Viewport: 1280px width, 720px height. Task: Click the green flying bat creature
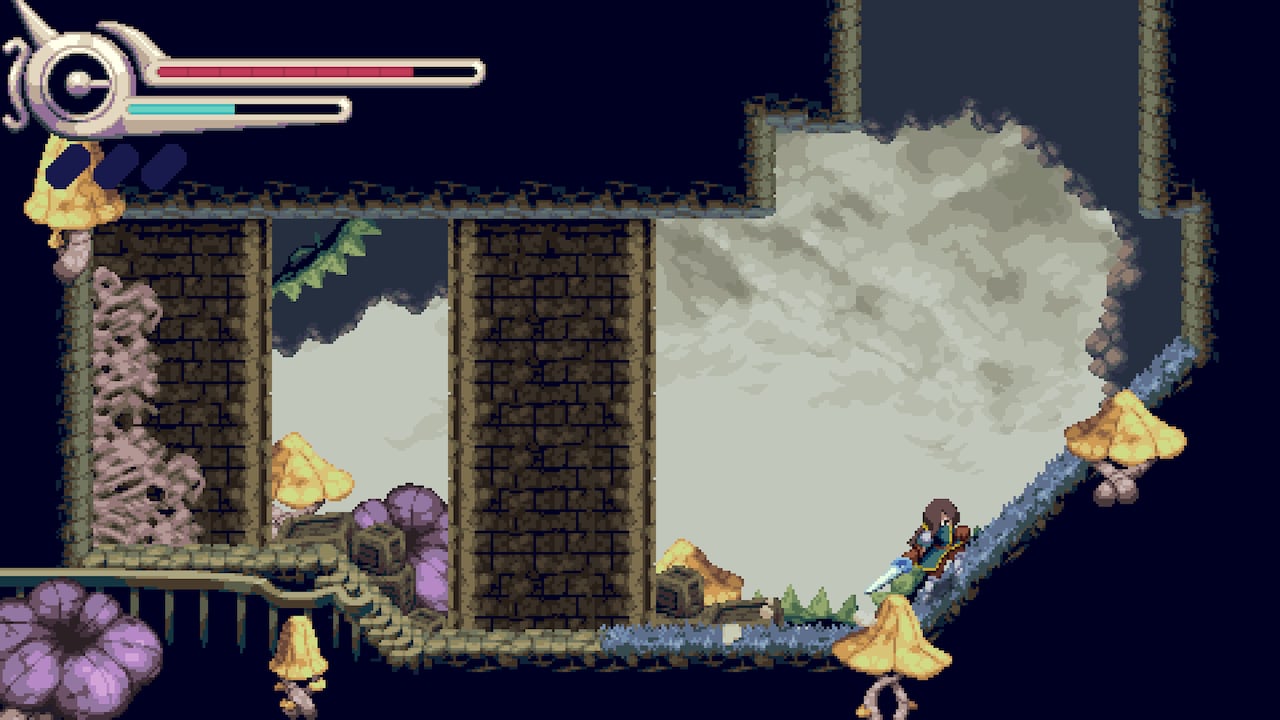[x=310, y=255]
